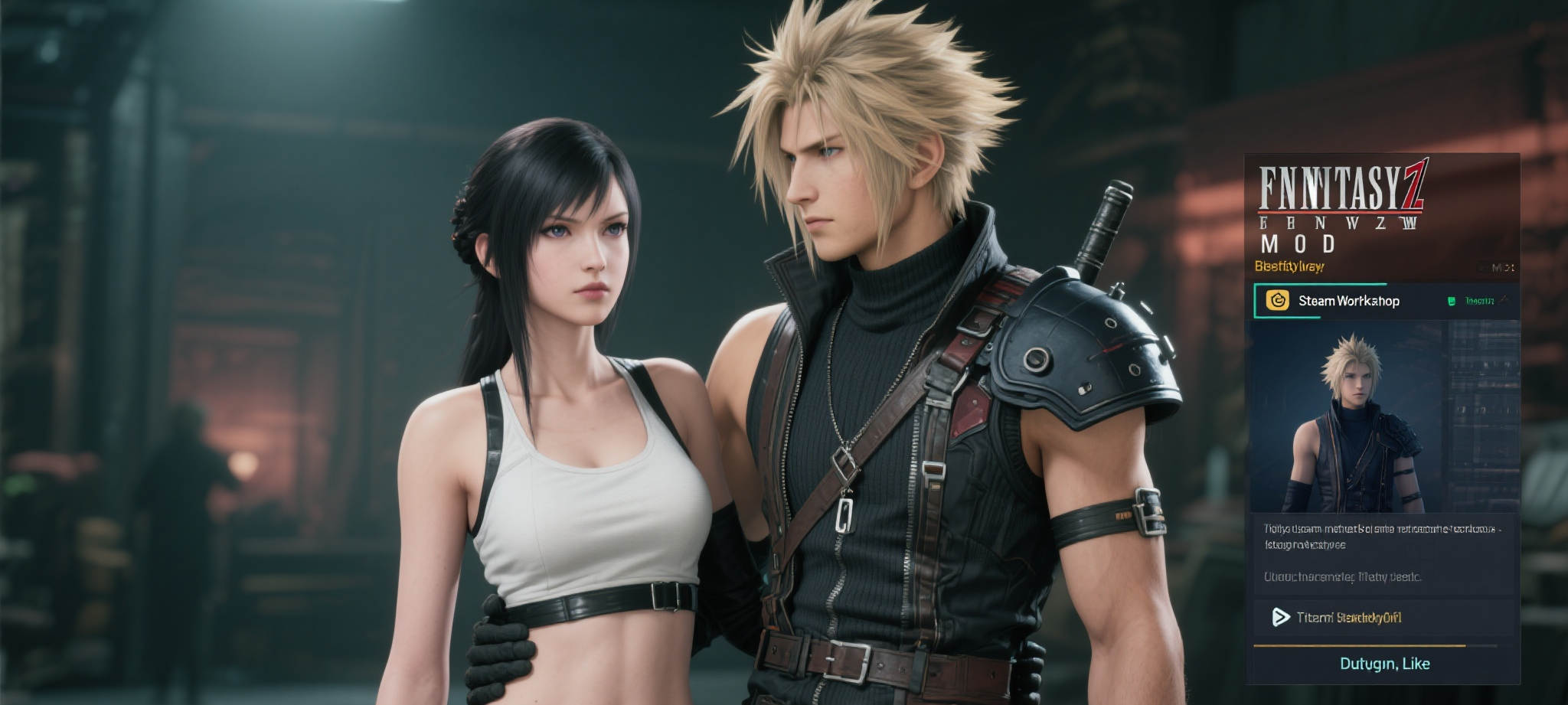Click the orange link under MOD title
Image resolution: width=1568 pixels, height=705 pixels.
(1289, 266)
